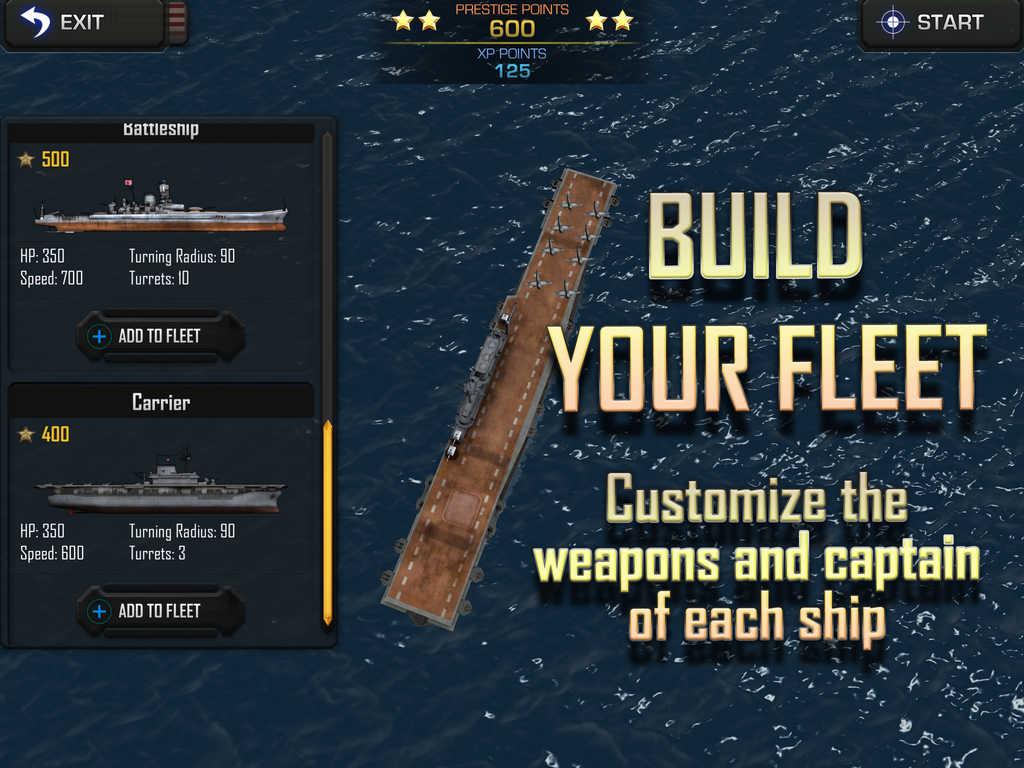Screen dimensions: 1024x768
Task: Add the Carrier to fleet
Action: 160,611
